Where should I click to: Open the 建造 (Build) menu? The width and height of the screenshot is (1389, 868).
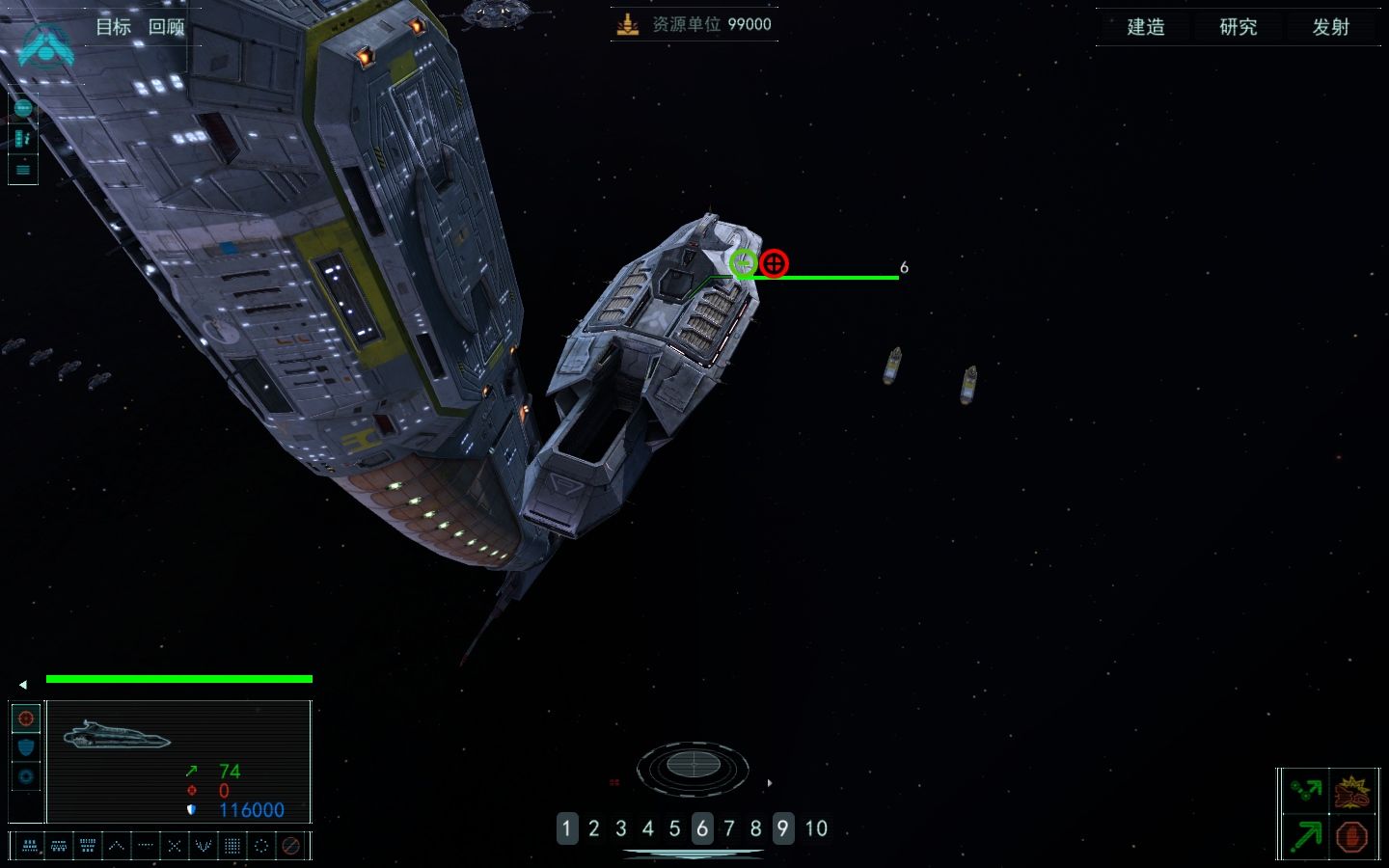click(x=1146, y=27)
